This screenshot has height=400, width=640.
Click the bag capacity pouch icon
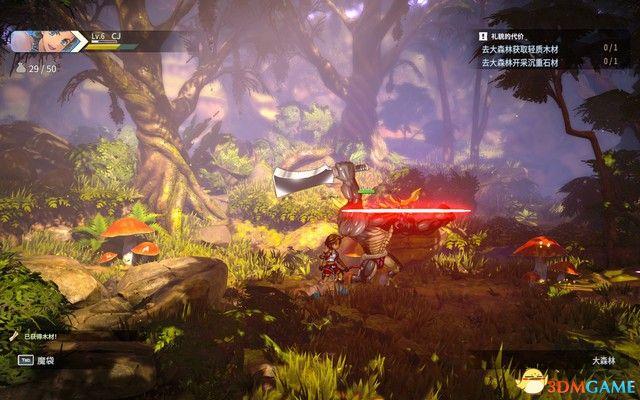[20, 69]
